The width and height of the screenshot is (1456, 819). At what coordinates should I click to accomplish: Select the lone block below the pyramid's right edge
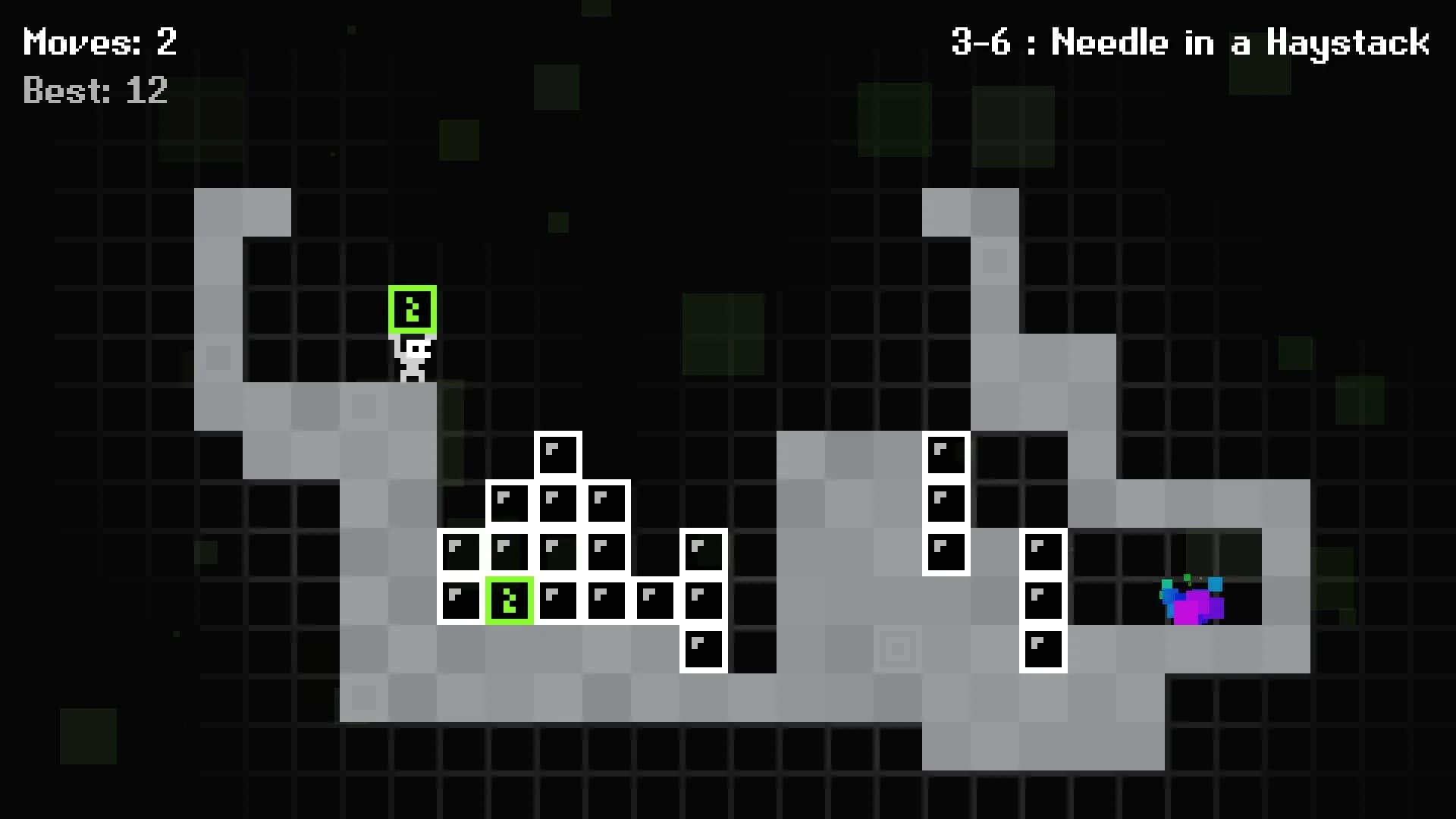(703, 648)
